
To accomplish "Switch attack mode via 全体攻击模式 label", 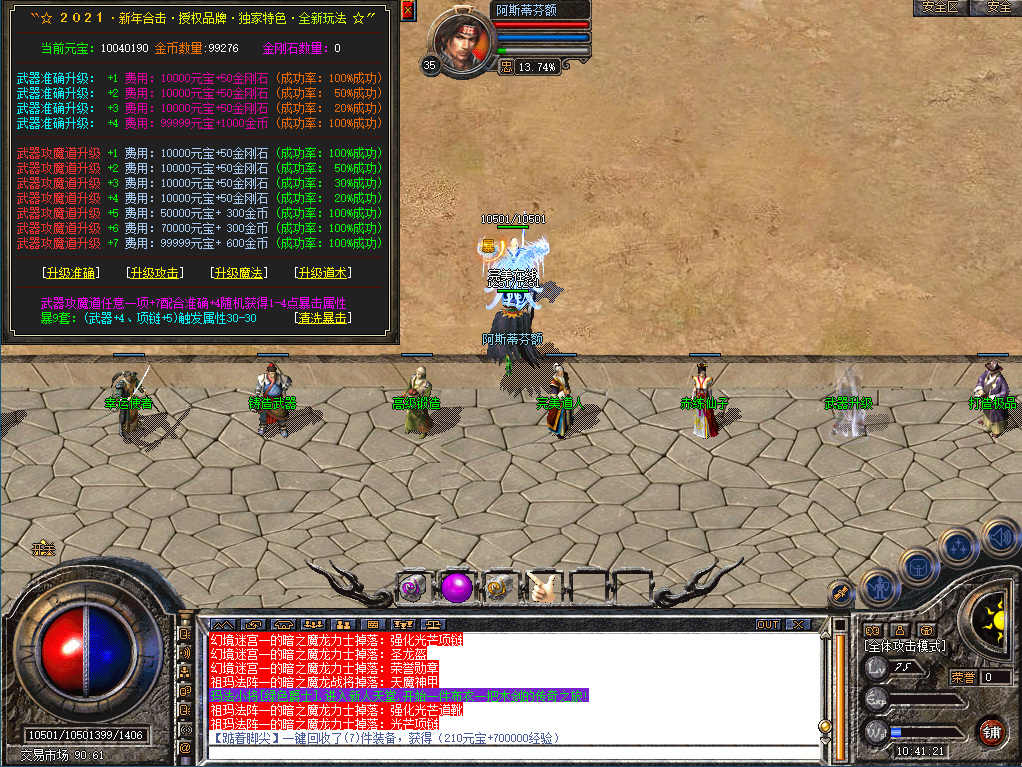I will coord(904,646).
